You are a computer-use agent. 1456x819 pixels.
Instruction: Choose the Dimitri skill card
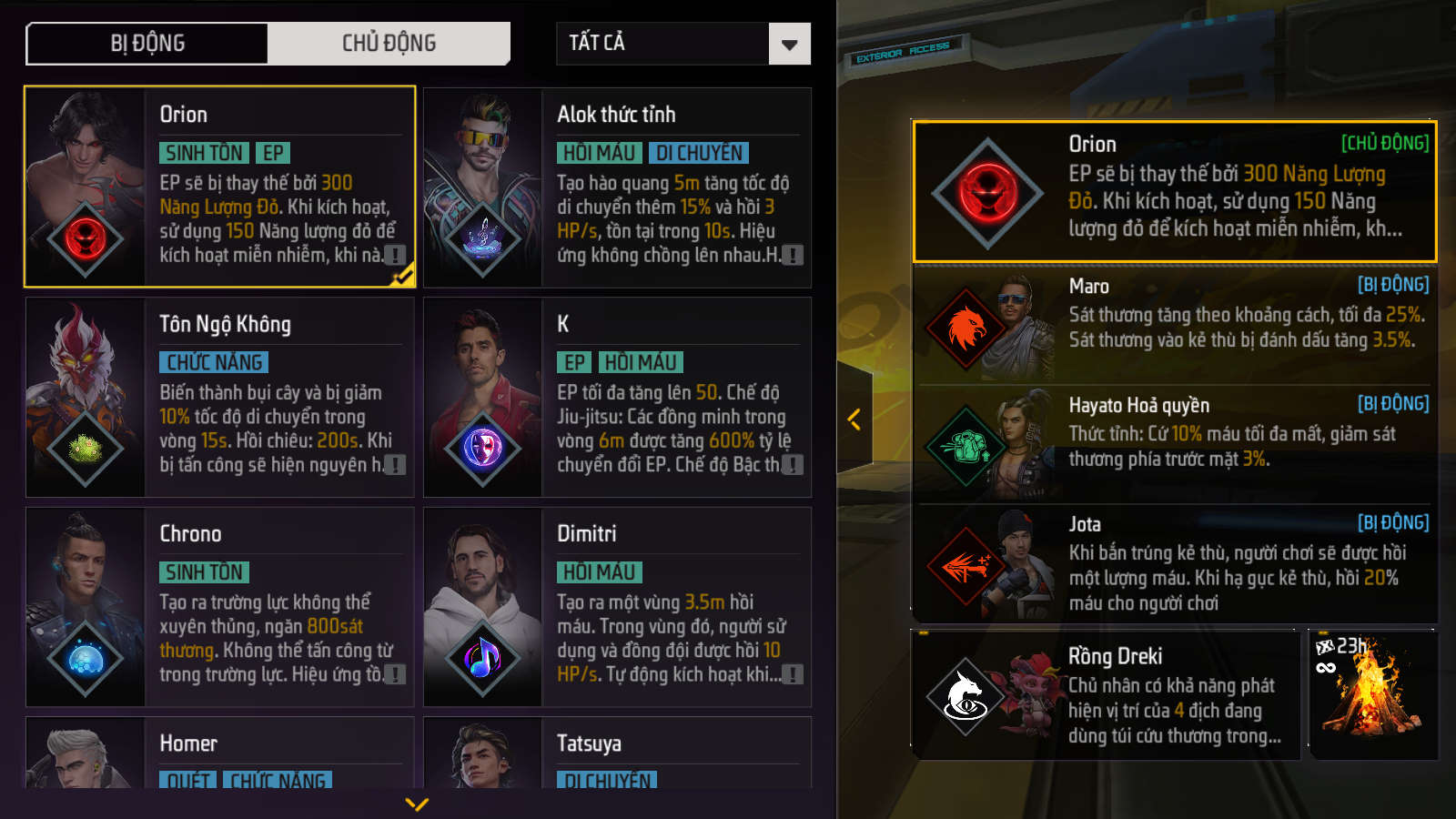point(617,606)
